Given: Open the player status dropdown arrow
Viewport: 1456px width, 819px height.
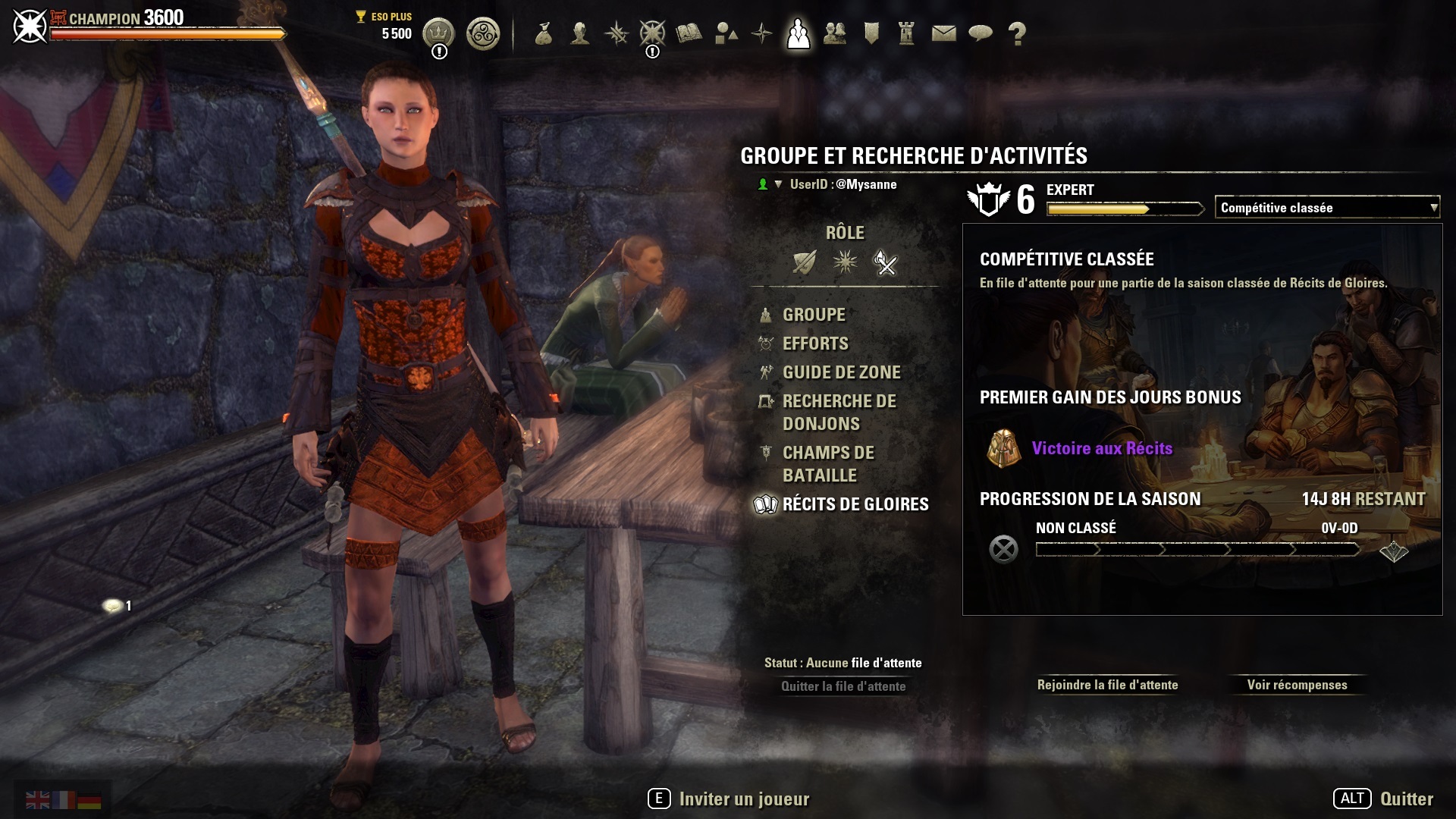Looking at the screenshot, I should (x=778, y=184).
